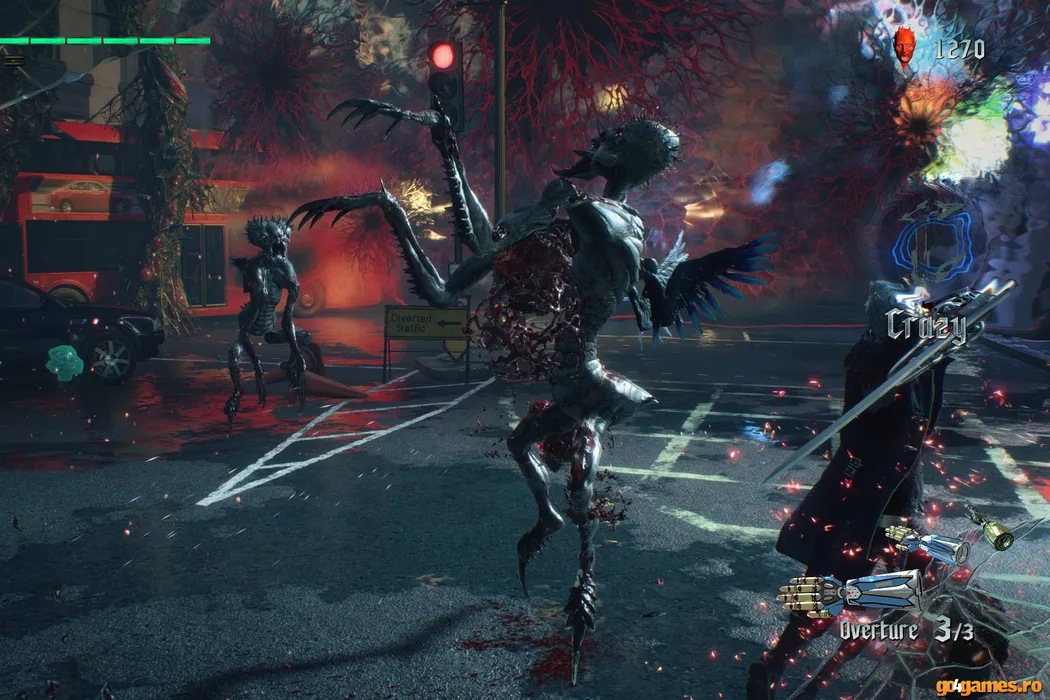The height and width of the screenshot is (700, 1050).
Task: Choose the second queued blue Devil Breaker
Action: click(x=926, y=543)
